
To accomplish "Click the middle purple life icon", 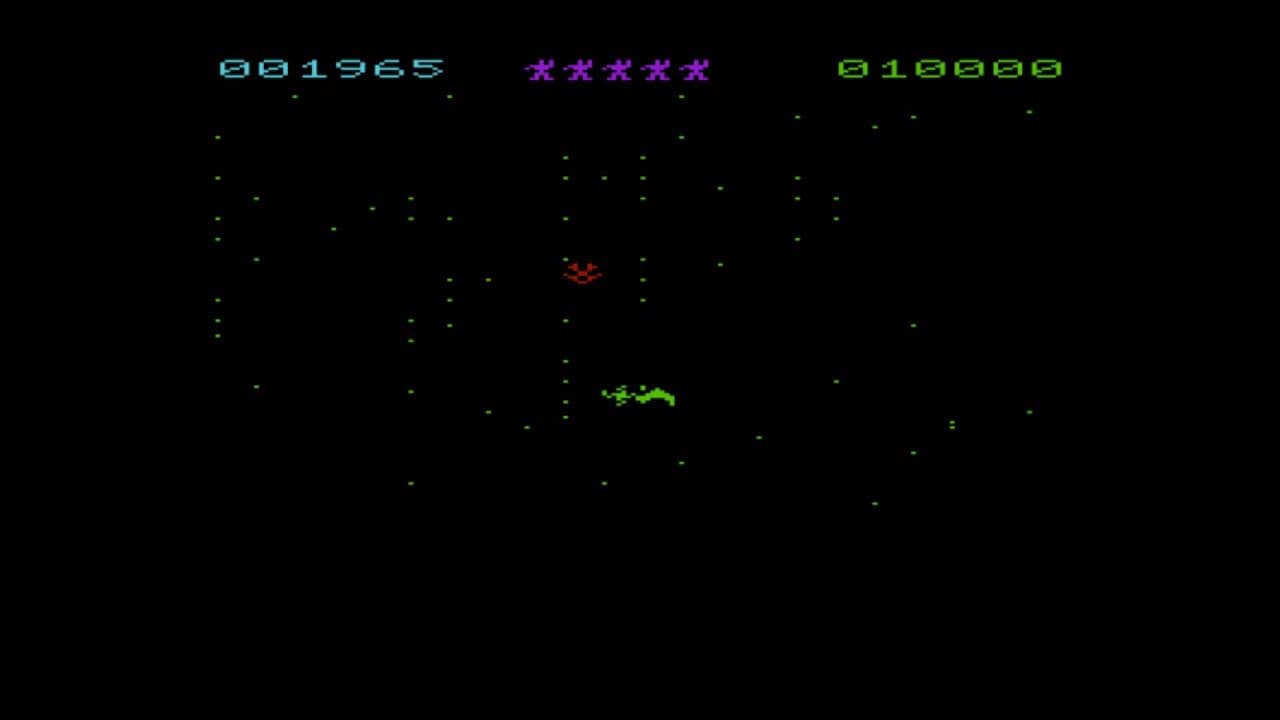I will (x=617, y=70).
